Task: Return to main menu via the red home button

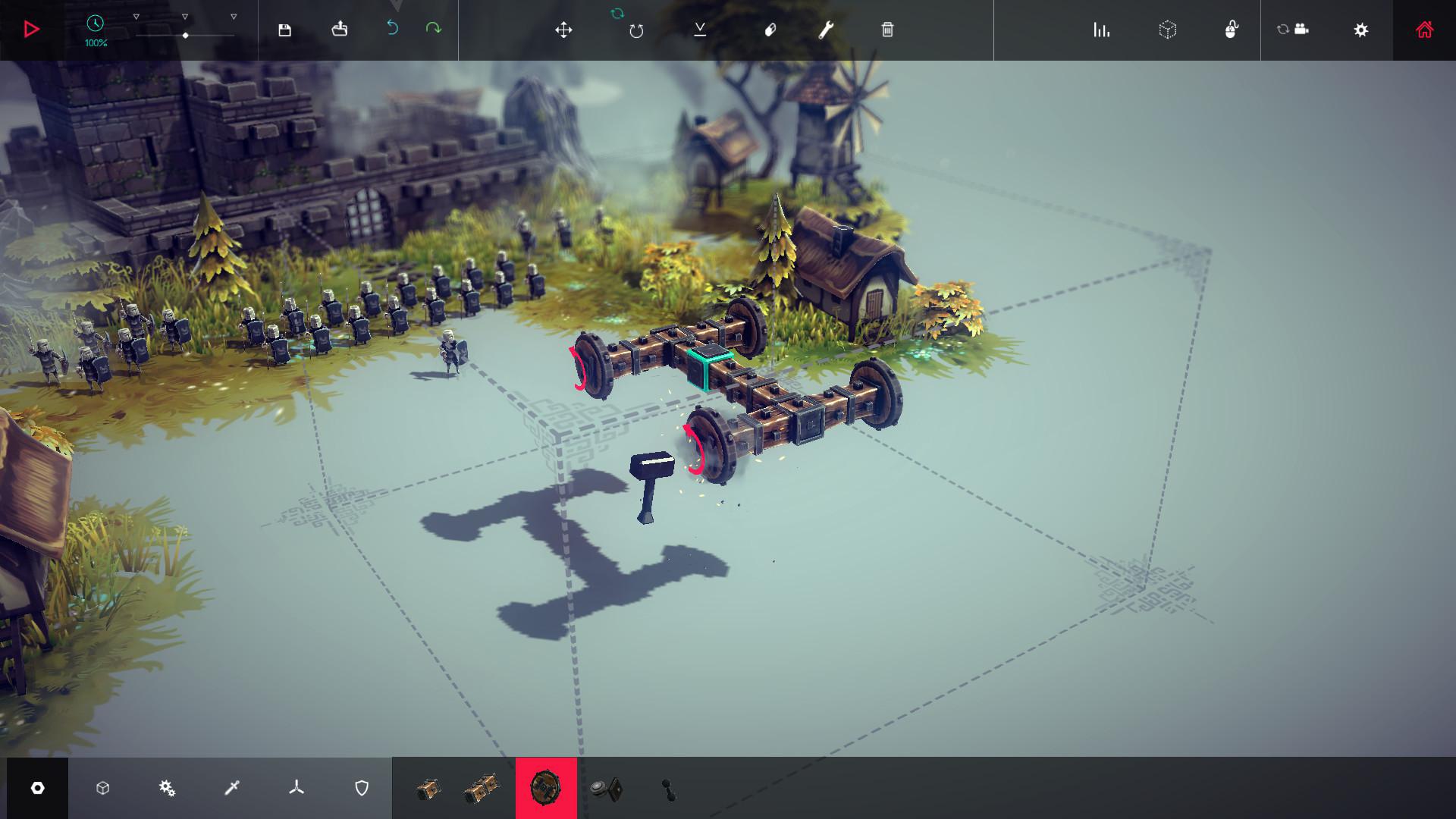Action: pyautogui.click(x=1423, y=30)
